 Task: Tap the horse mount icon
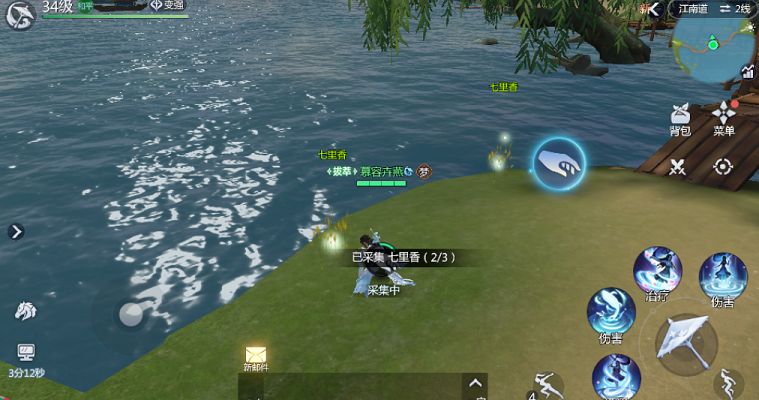(25, 311)
